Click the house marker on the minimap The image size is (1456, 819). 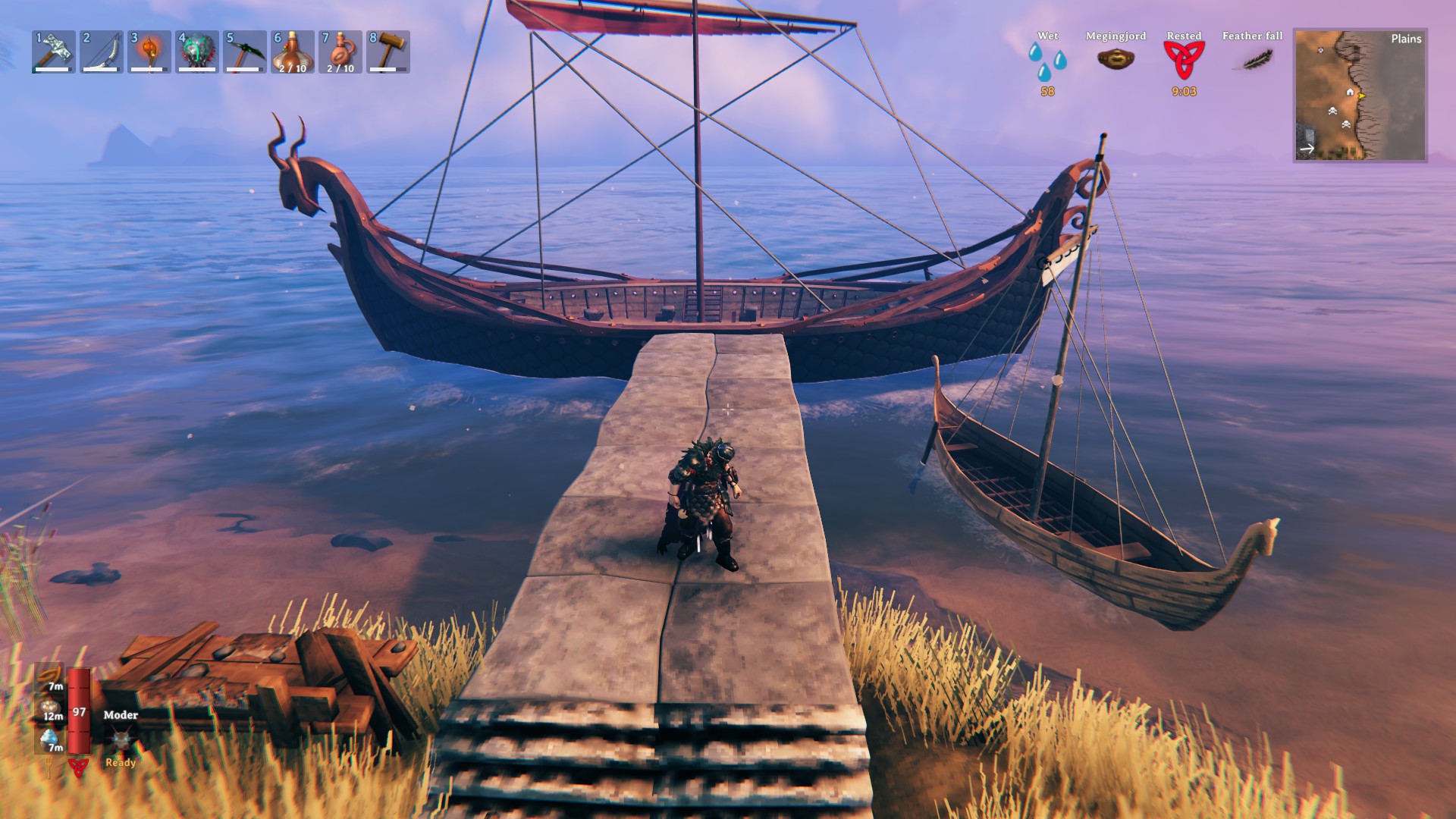(1350, 93)
